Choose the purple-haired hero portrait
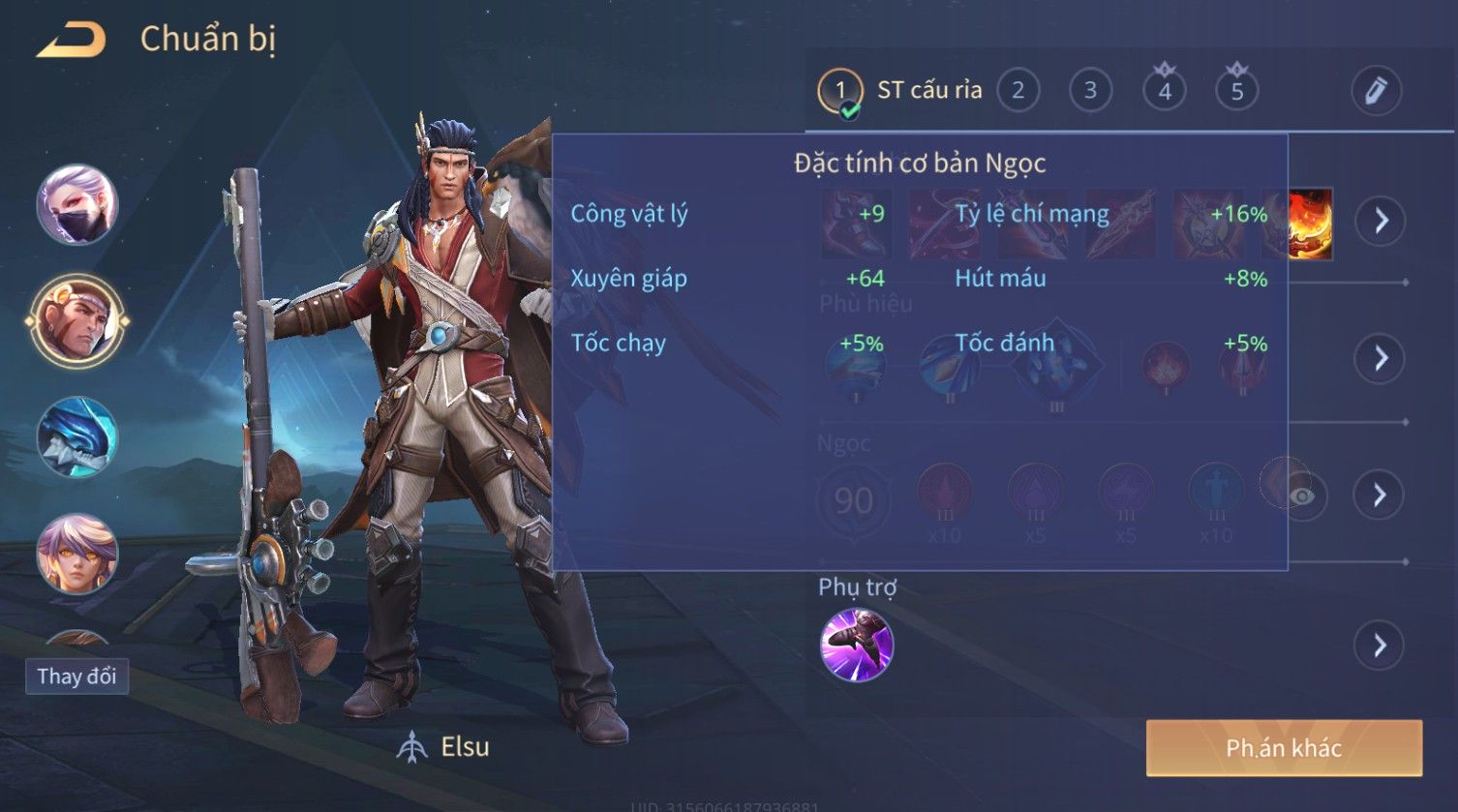 tap(77, 554)
